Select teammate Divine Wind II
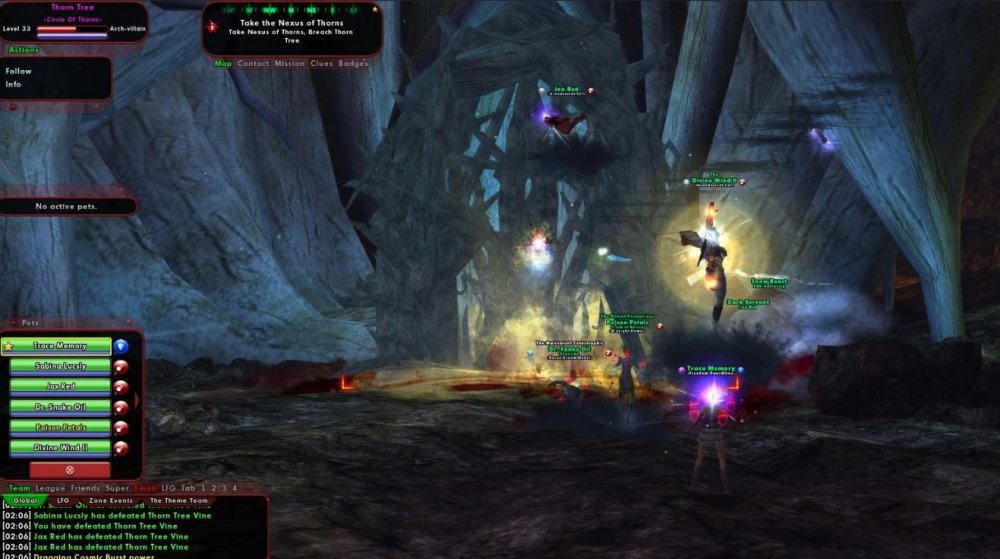The height and width of the screenshot is (559, 1000). pyautogui.click(x=60, y=447)
